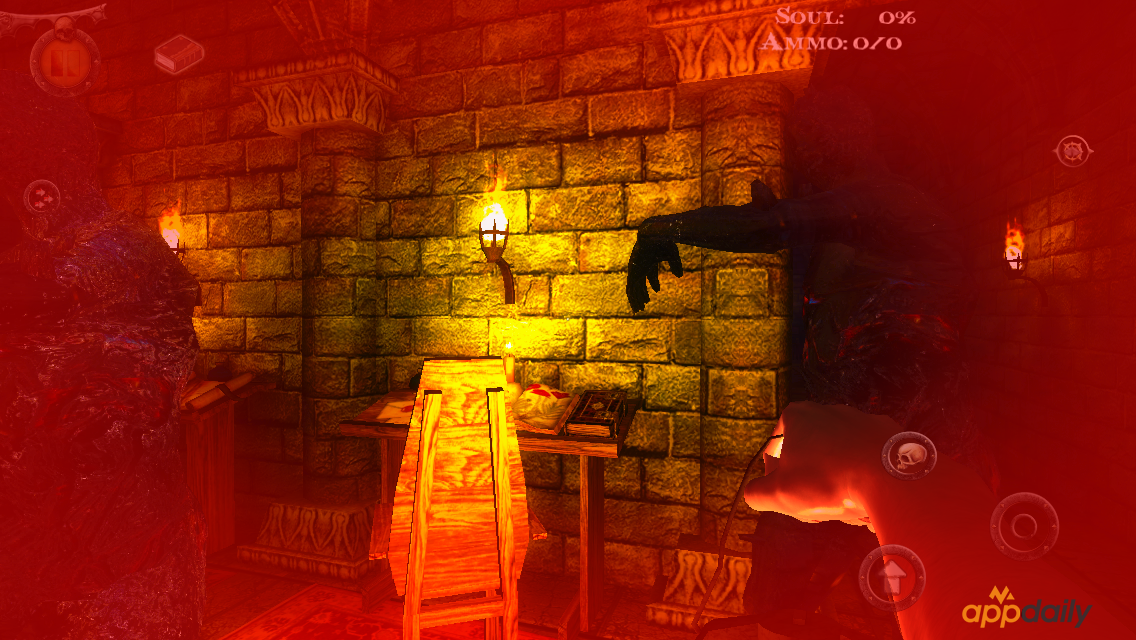Image resolution: width=1136 pixels, height=640 pixels.
Task: Open the book journal icon
Action: tap(179, 53)
